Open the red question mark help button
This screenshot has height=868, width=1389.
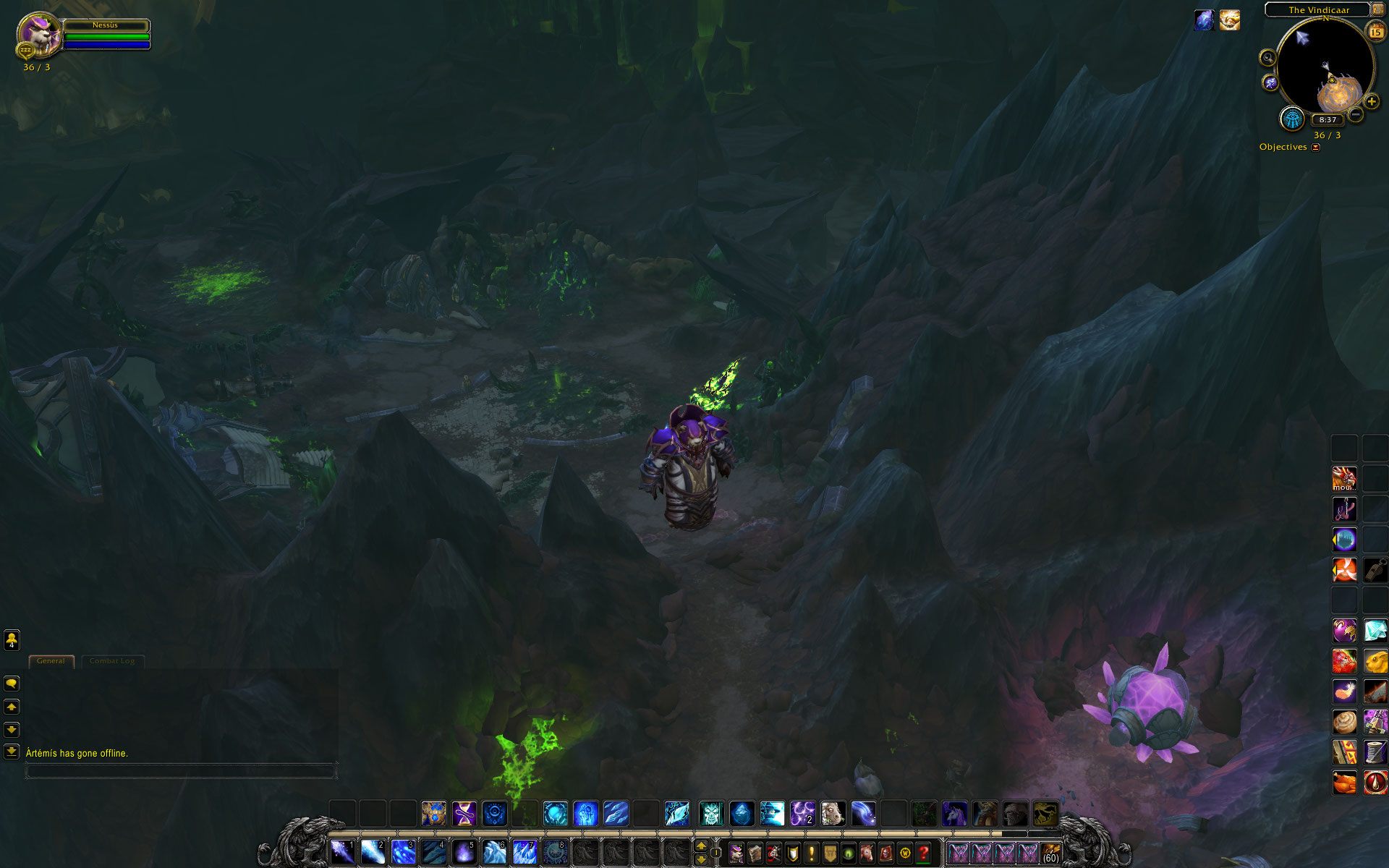(x=924, y=854)
